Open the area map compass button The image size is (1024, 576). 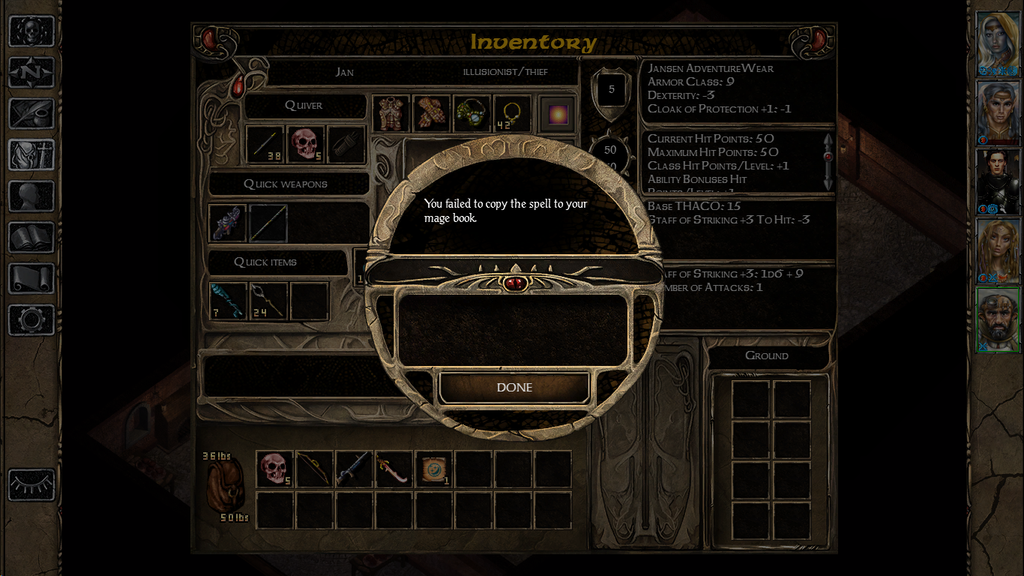[x=31, y=72]
